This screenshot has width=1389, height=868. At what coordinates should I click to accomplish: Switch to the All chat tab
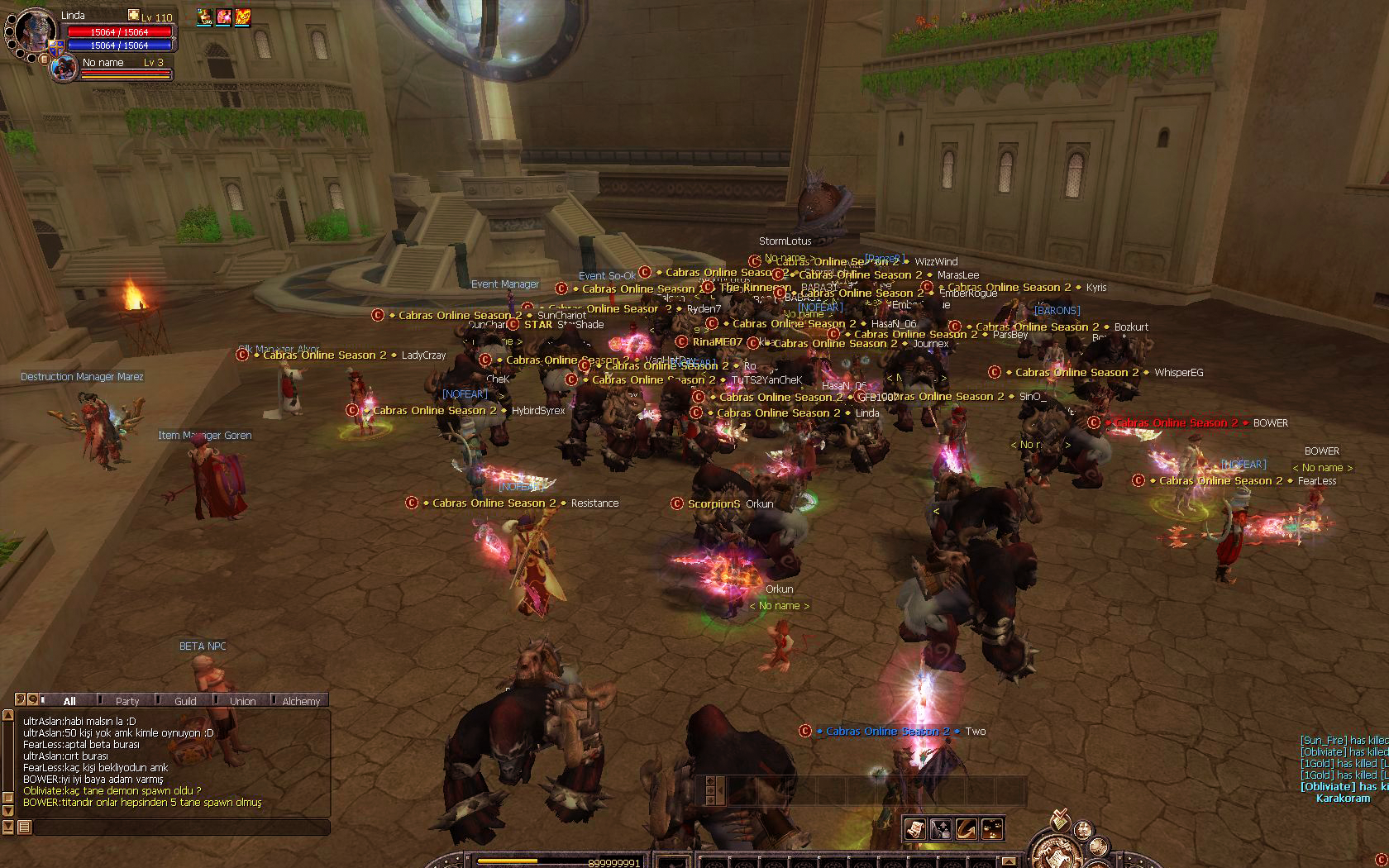click(x=69, y=701)
